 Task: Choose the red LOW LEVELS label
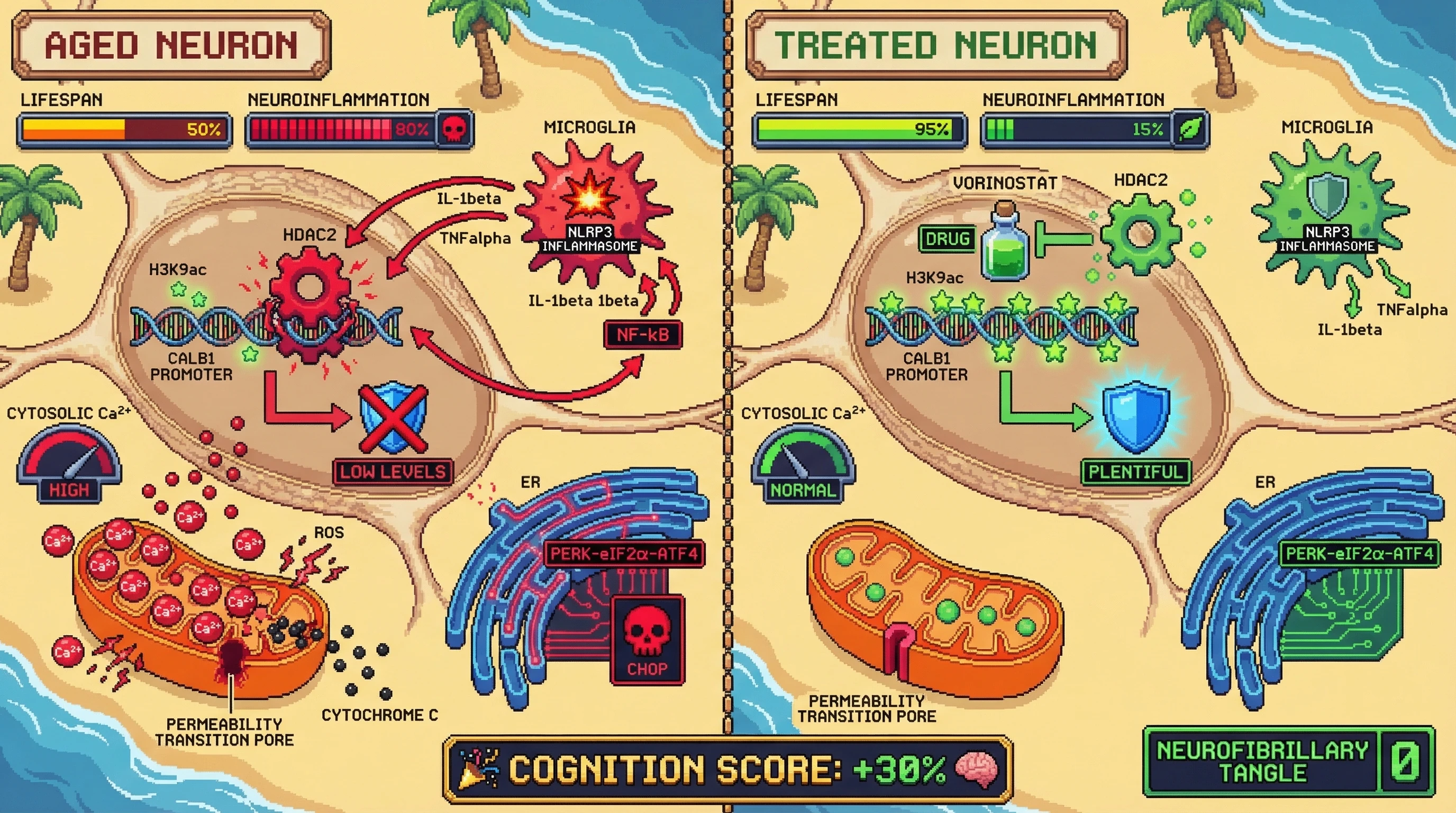point(393,472)
